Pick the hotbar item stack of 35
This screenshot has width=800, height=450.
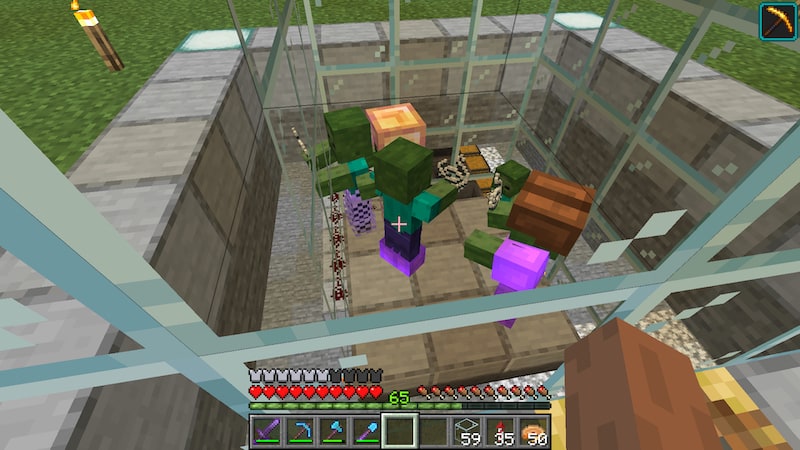(x=500, y=430)
